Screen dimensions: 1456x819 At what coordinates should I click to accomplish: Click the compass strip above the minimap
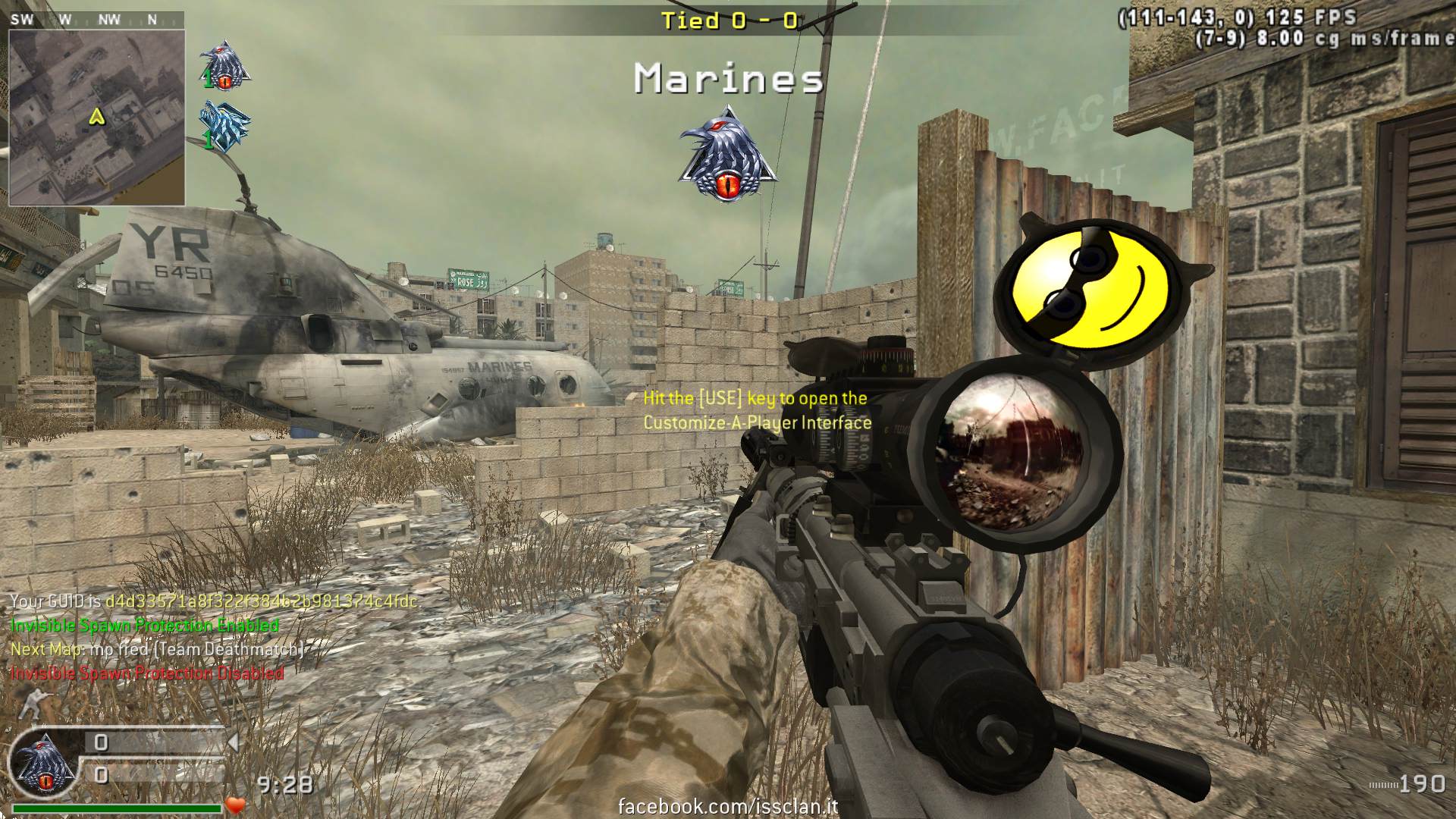(x=96, y=20)
